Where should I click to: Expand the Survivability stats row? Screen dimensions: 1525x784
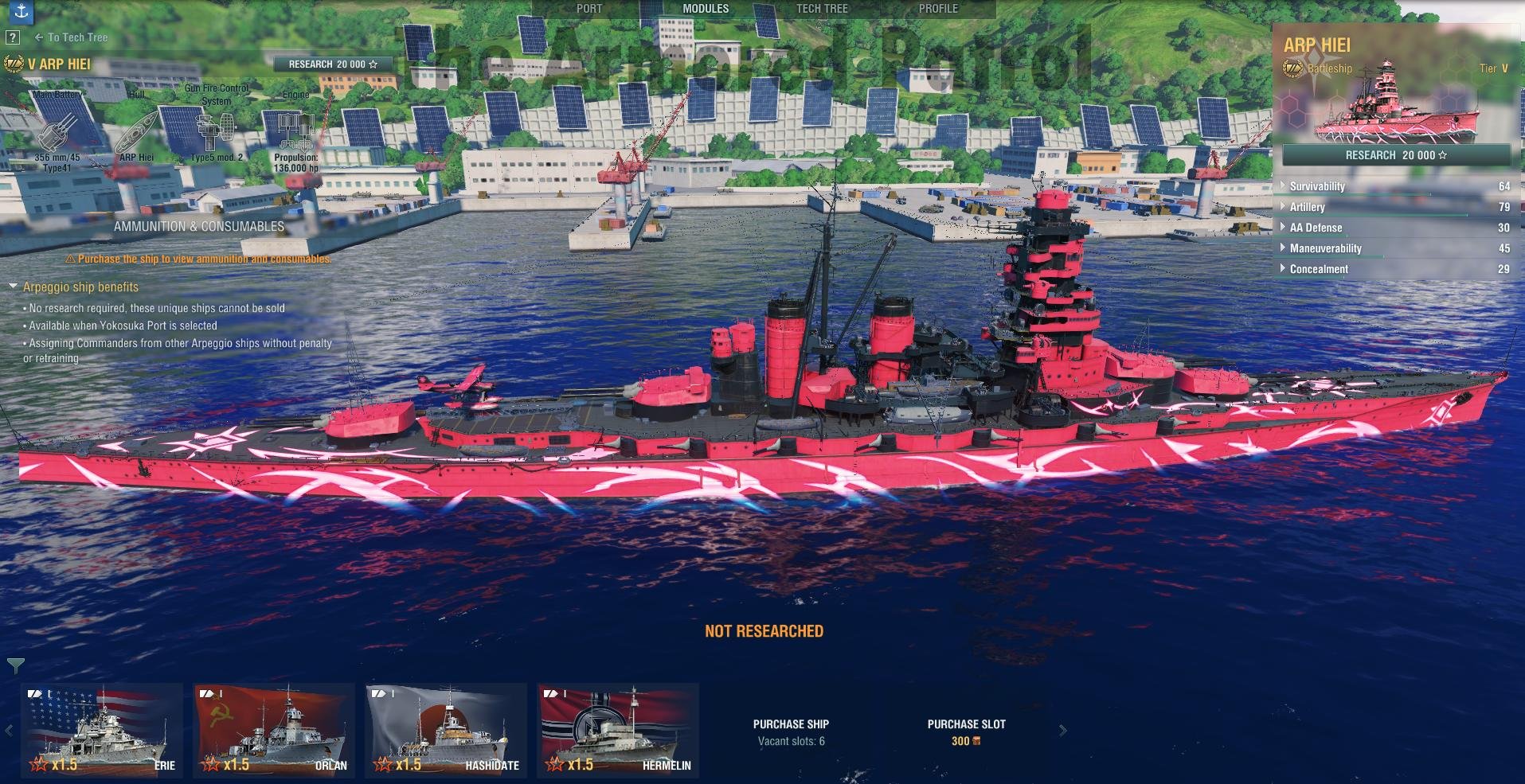click(1317, 186)
